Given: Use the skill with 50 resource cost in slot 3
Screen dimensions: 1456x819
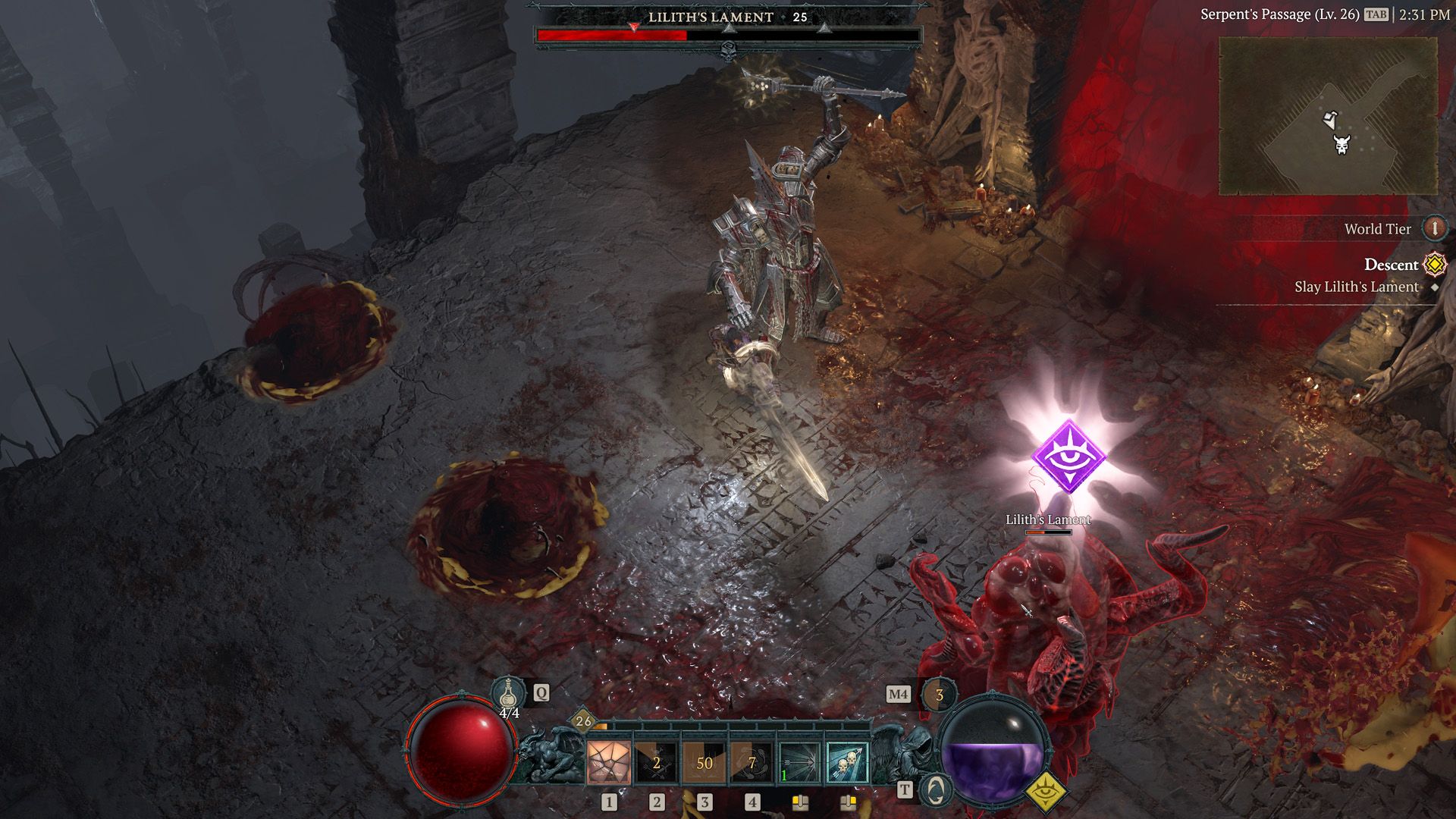Looking at the screenshot, I should 705,763.
